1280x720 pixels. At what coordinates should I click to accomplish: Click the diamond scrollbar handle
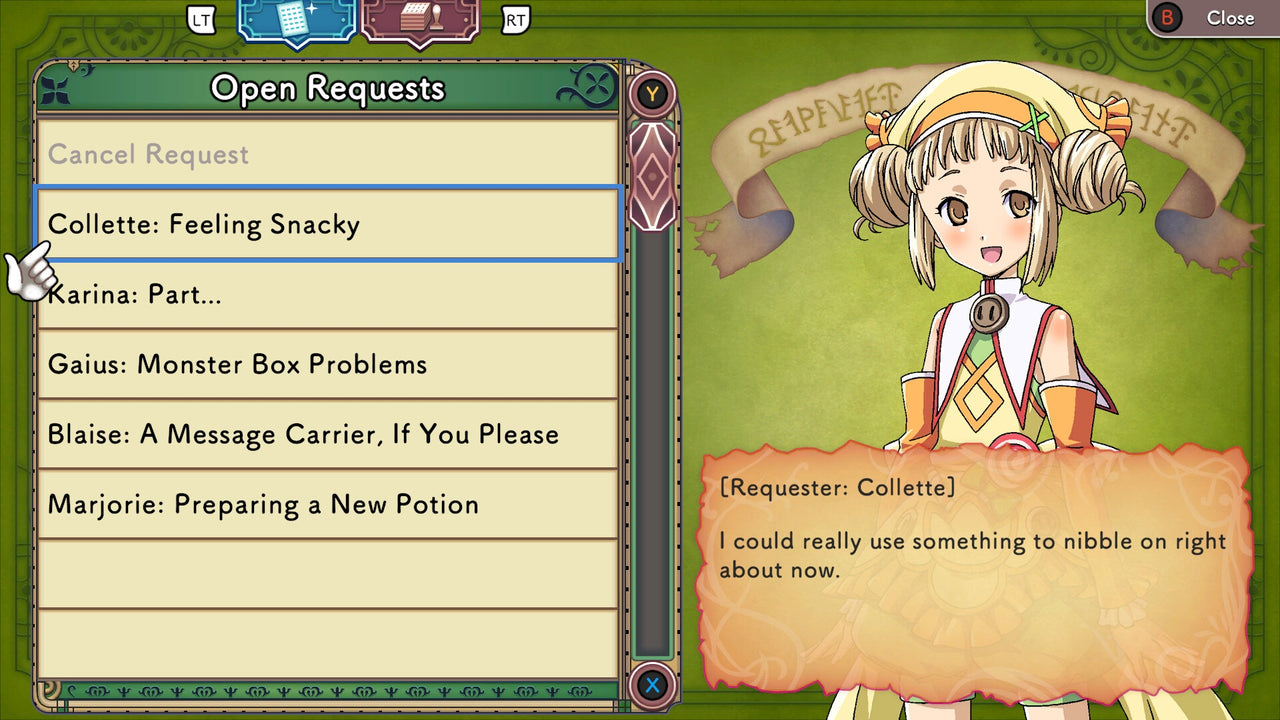click(652, 176)
